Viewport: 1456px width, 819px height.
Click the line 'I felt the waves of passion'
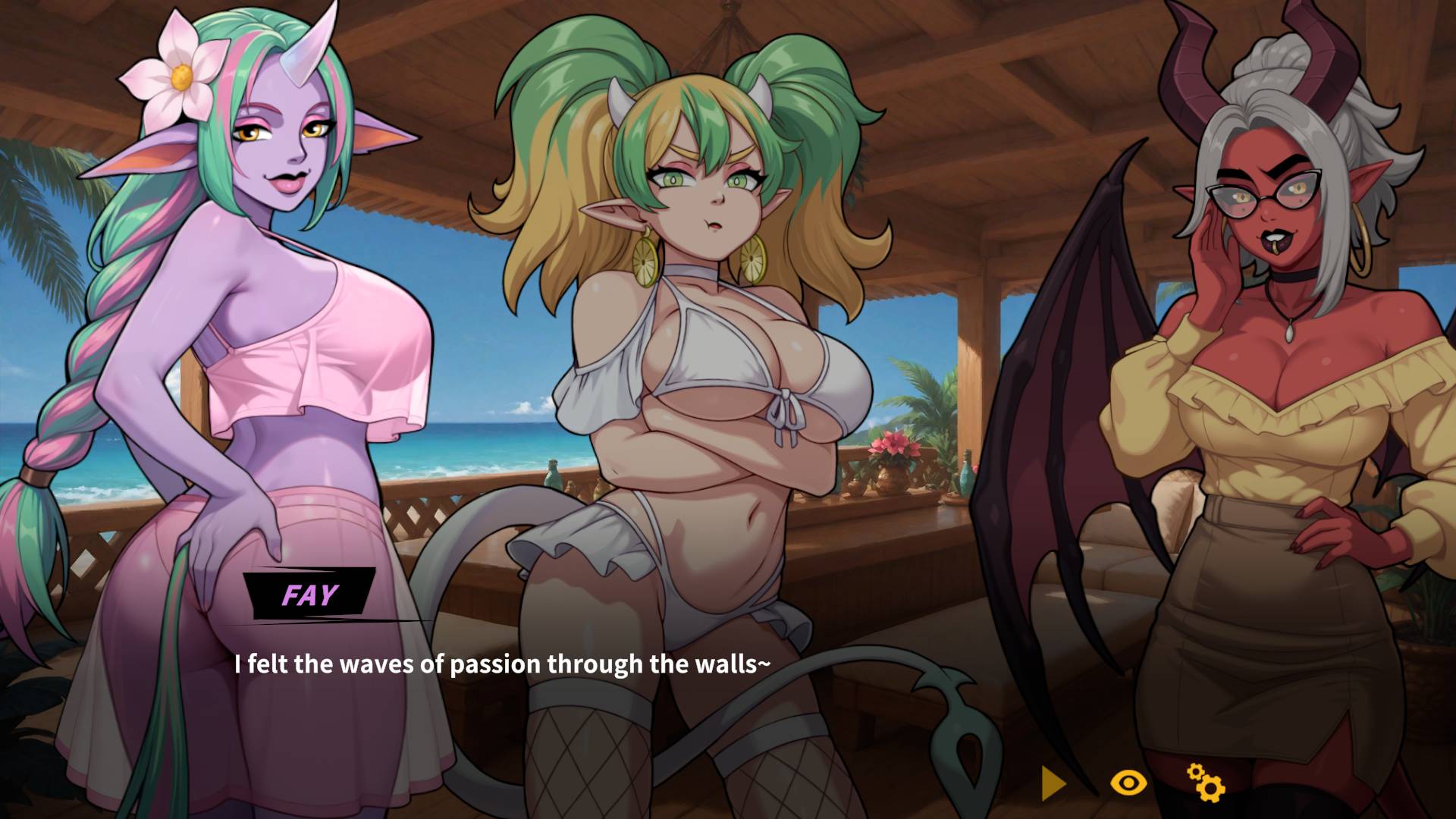503,664
